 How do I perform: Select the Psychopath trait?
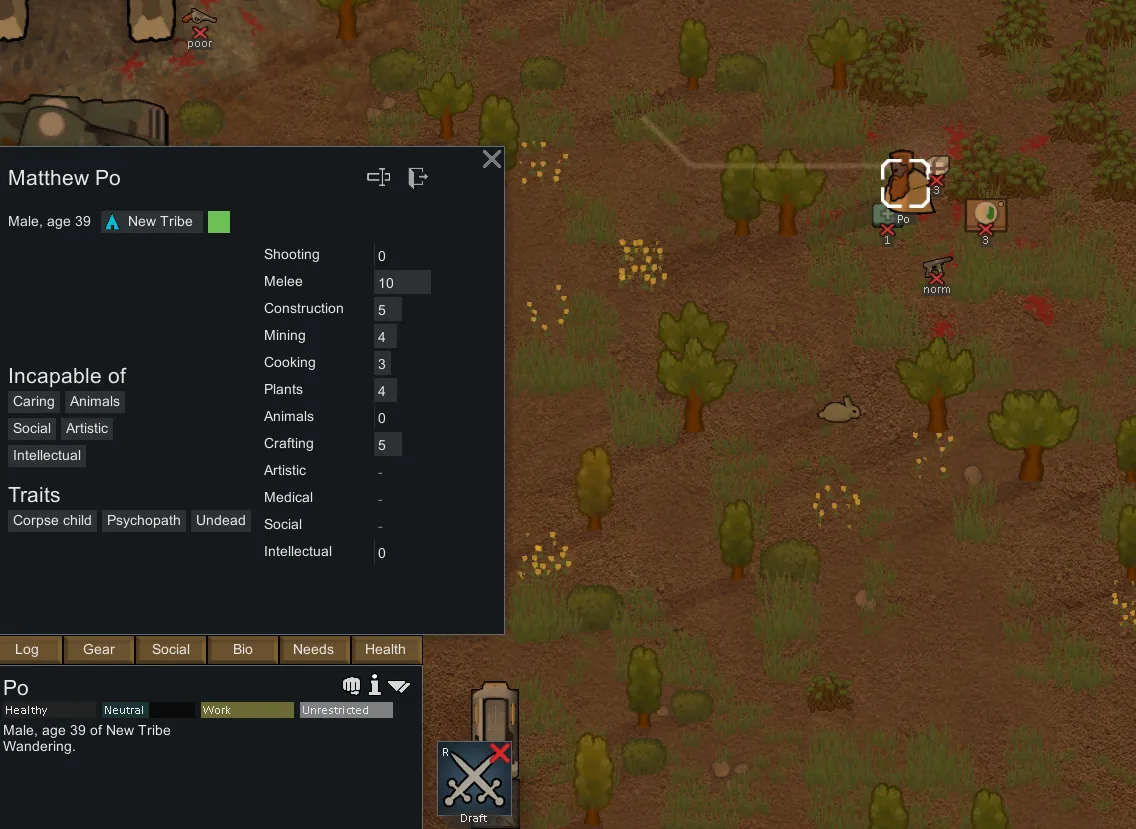(x=144, y=521)
